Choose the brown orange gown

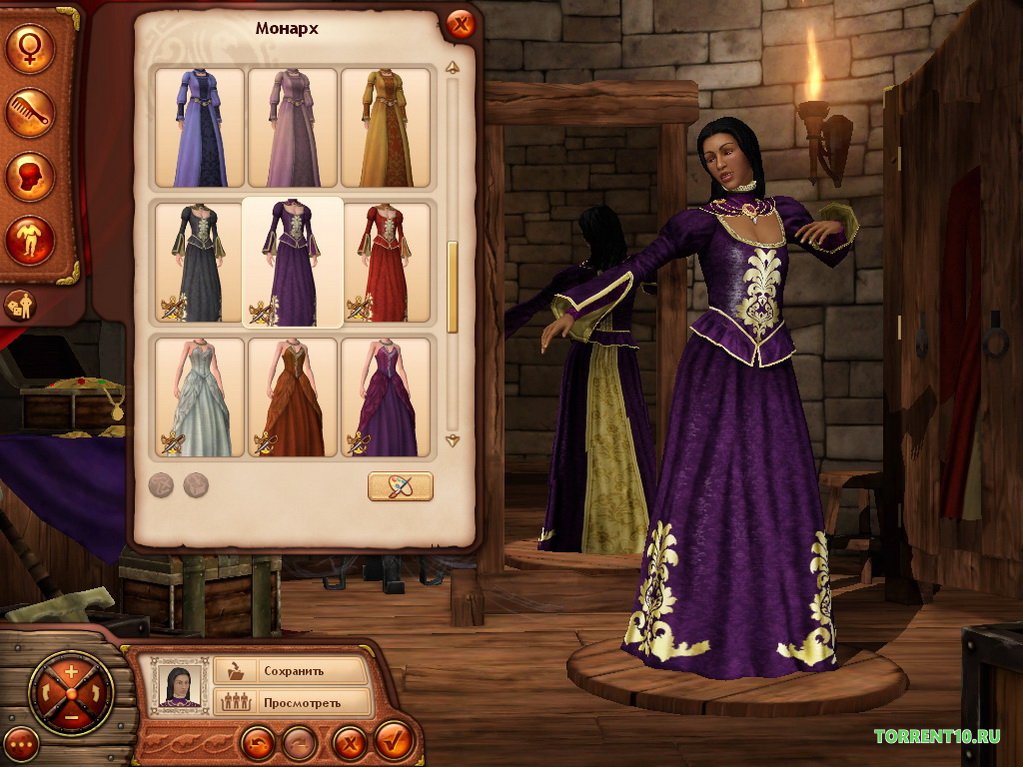pyautogui.click(x=292, y=397)
